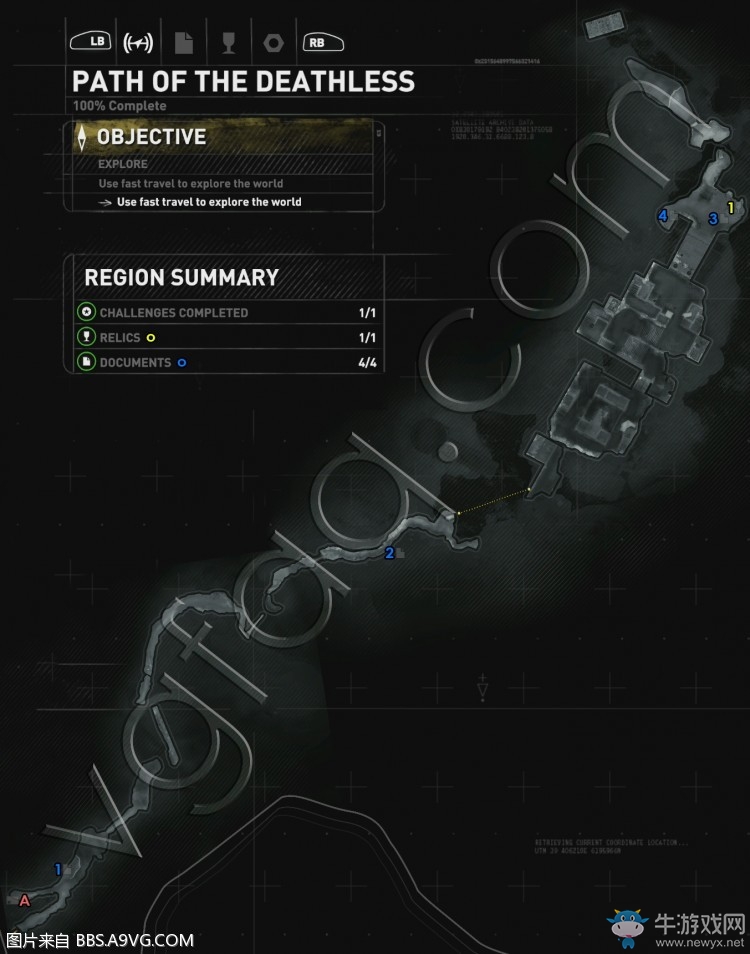Viewport: 750px width, 954px height.
Task: Select blue document marker 3 on map
Action: pos(713,219)
